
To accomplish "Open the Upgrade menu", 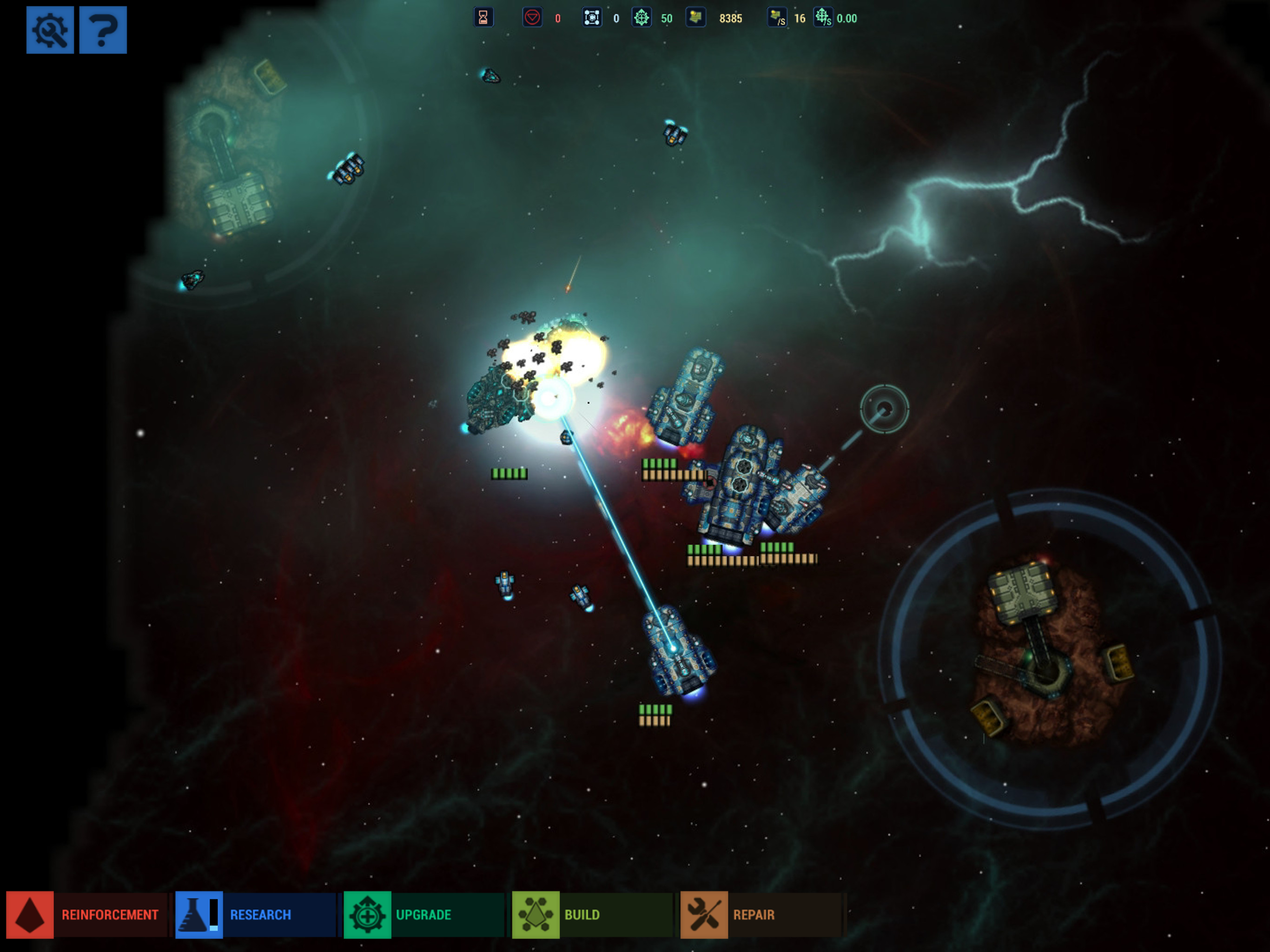I will coord(423,915).
